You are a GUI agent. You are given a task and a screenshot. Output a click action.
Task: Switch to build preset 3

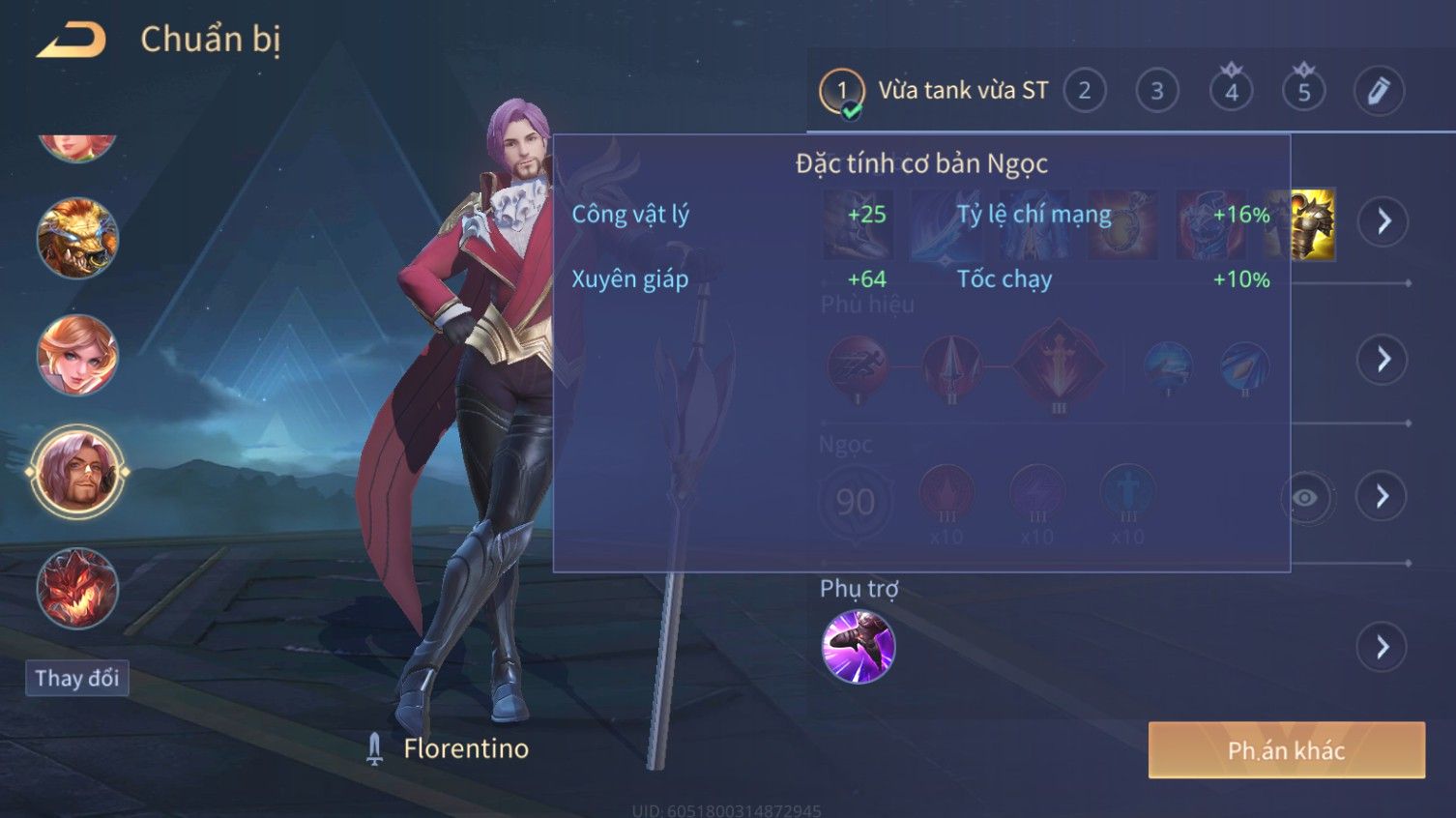click(x=1156, y=92)
